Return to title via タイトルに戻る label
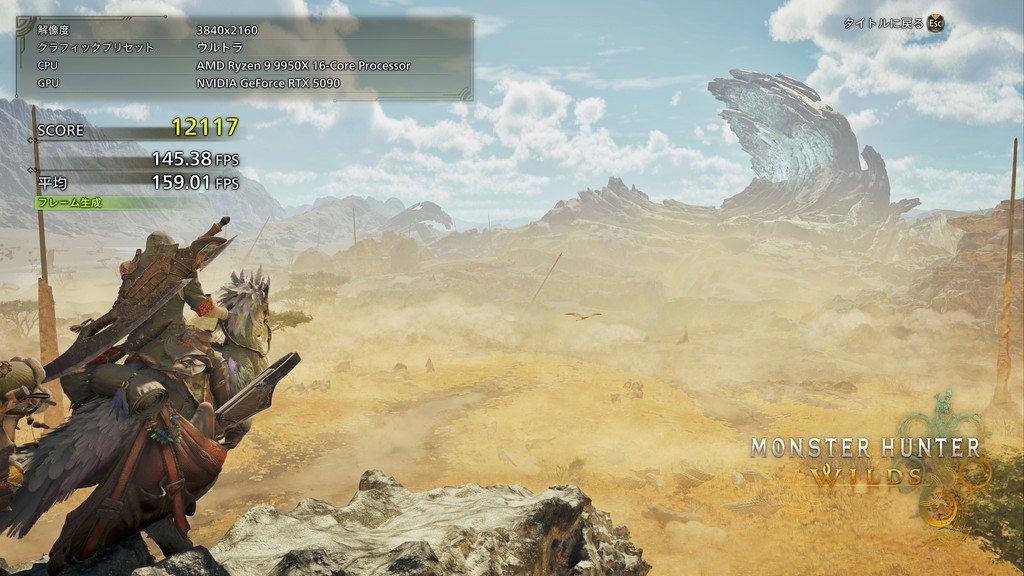 pos(883,23)
